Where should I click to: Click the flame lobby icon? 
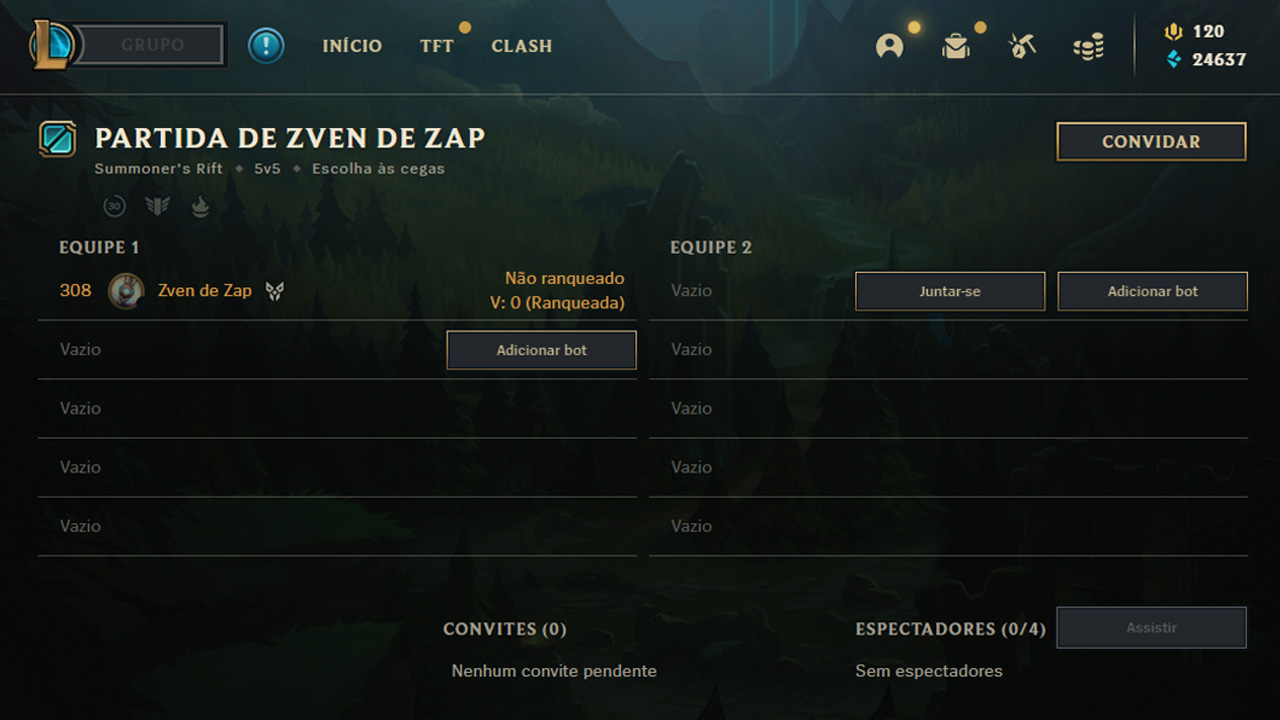point(200,206)
